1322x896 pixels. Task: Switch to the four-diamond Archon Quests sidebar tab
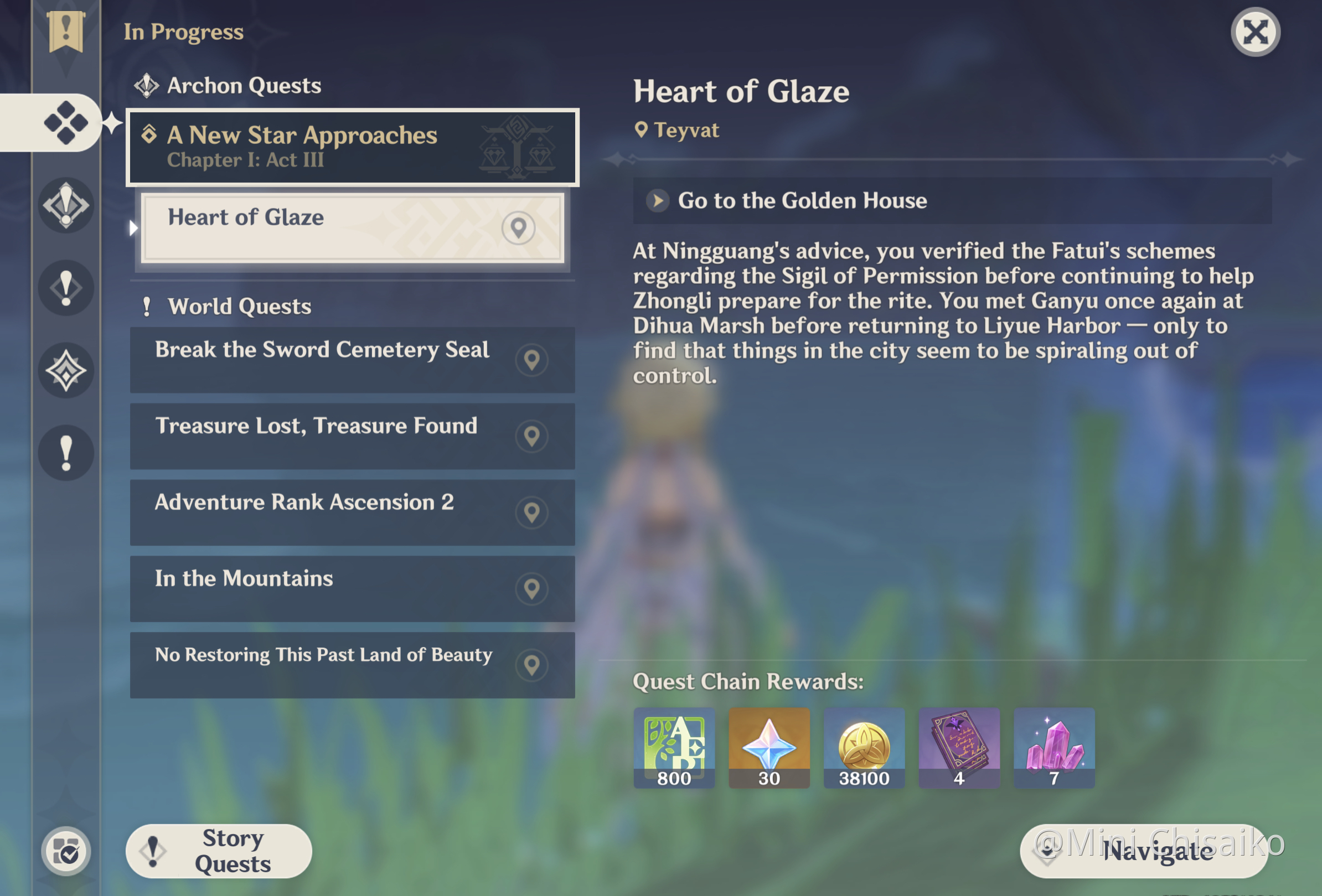click(x=66, y=122)
